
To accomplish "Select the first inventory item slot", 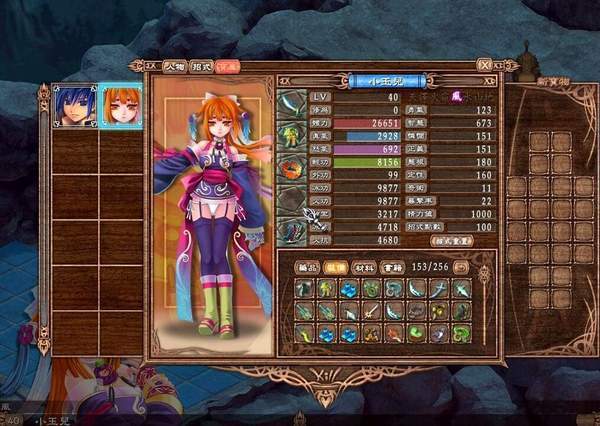I will point(305,289).
